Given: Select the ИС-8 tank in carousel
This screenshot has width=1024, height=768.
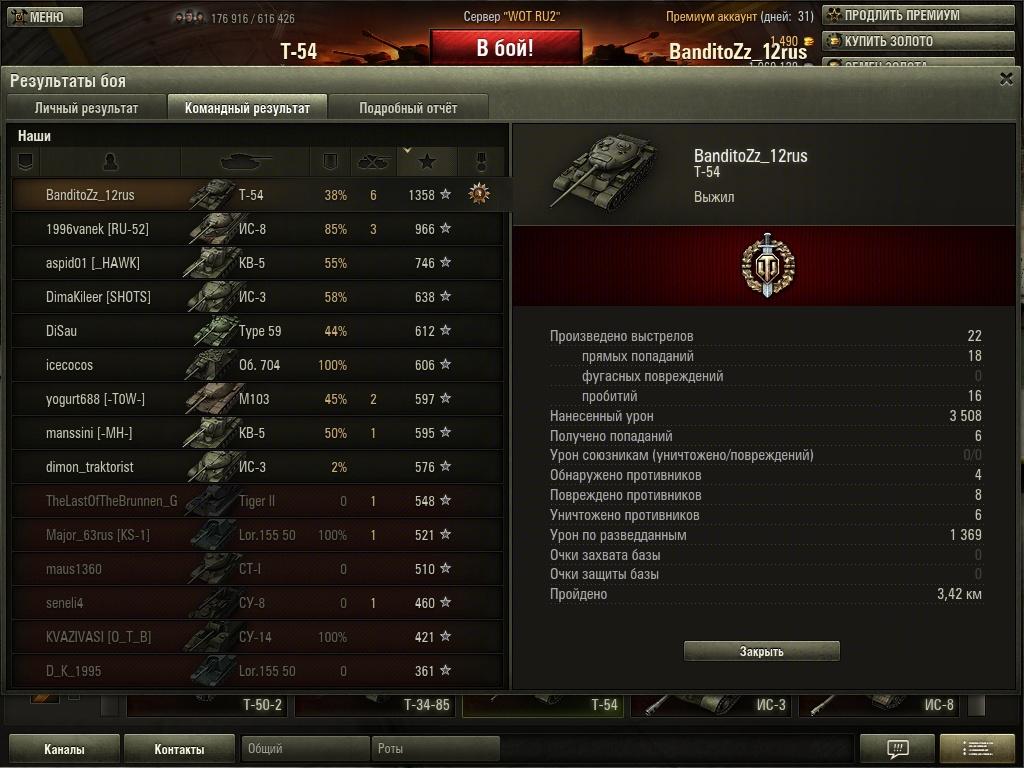Looking at the screenshot, I should pos(885,705).
